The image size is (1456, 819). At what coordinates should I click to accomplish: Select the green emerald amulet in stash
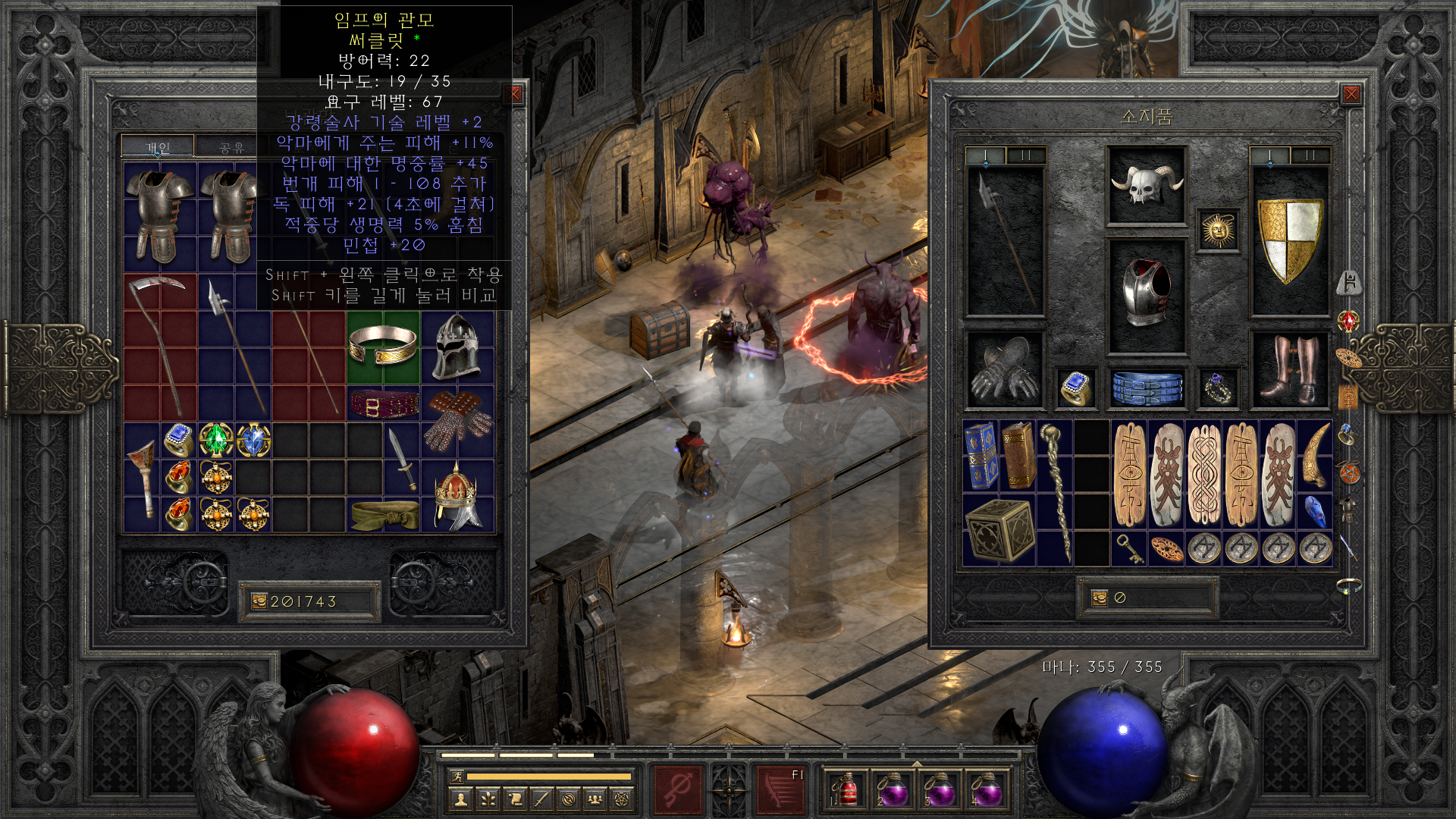tap(216, 440)
